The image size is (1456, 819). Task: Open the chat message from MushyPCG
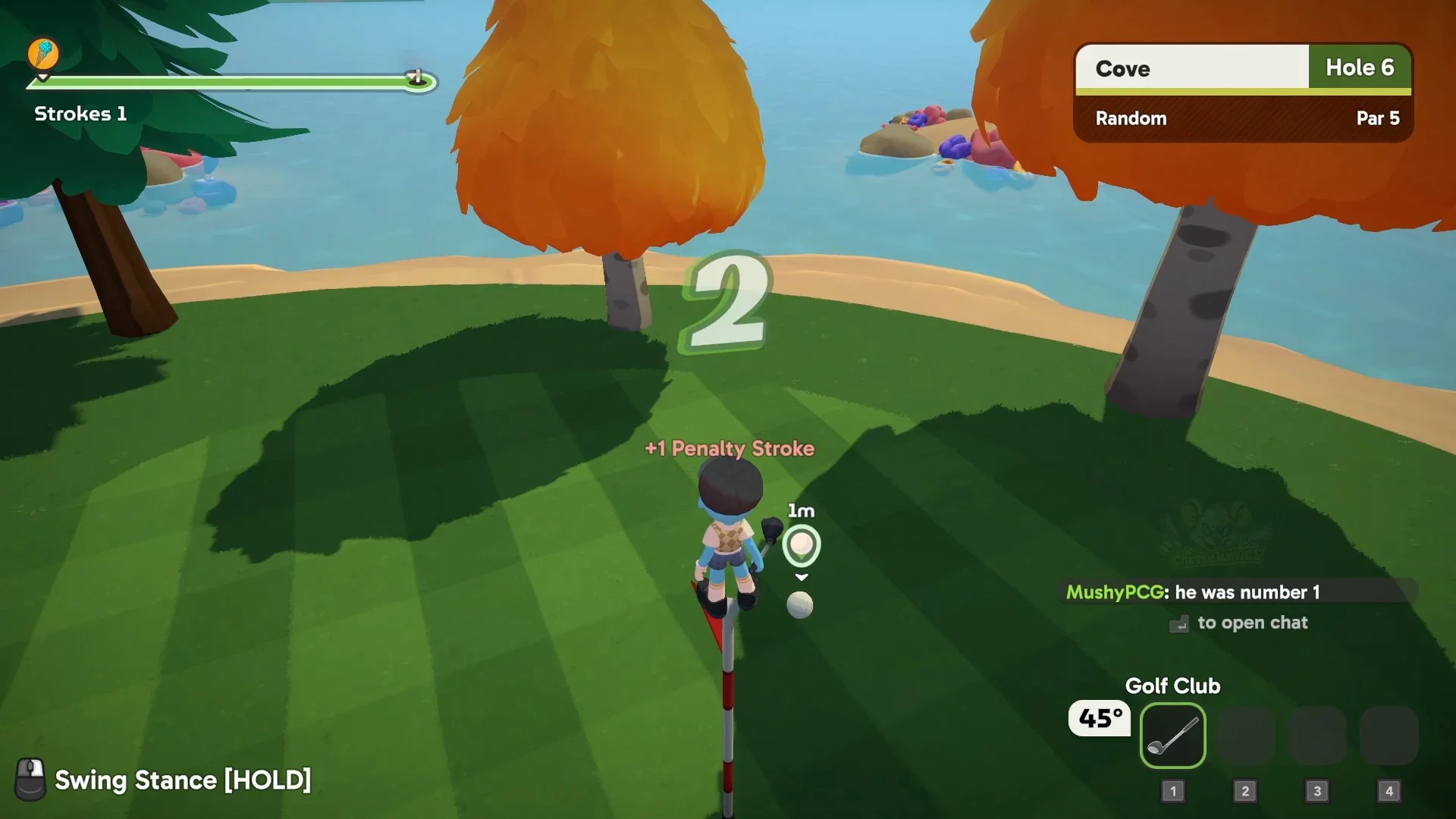point(1238,591)
